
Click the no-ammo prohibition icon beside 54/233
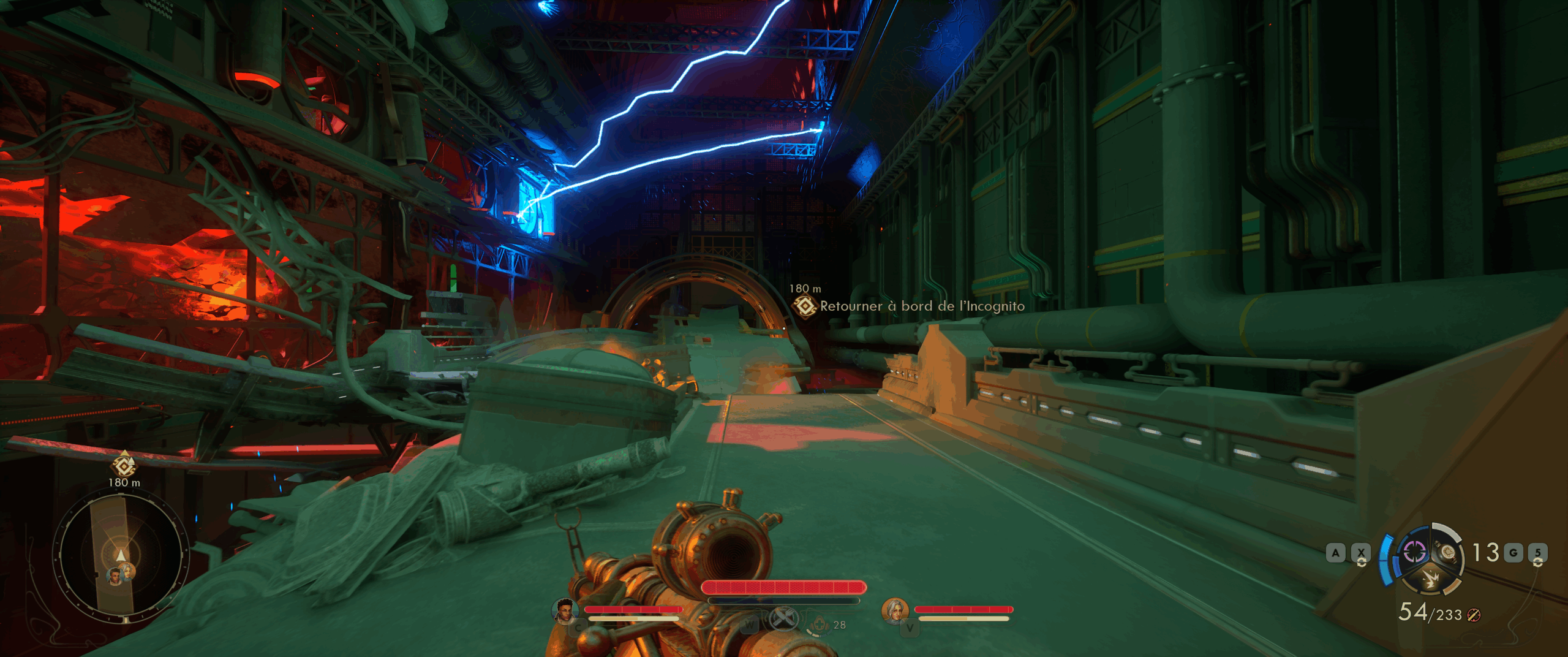1473,616
